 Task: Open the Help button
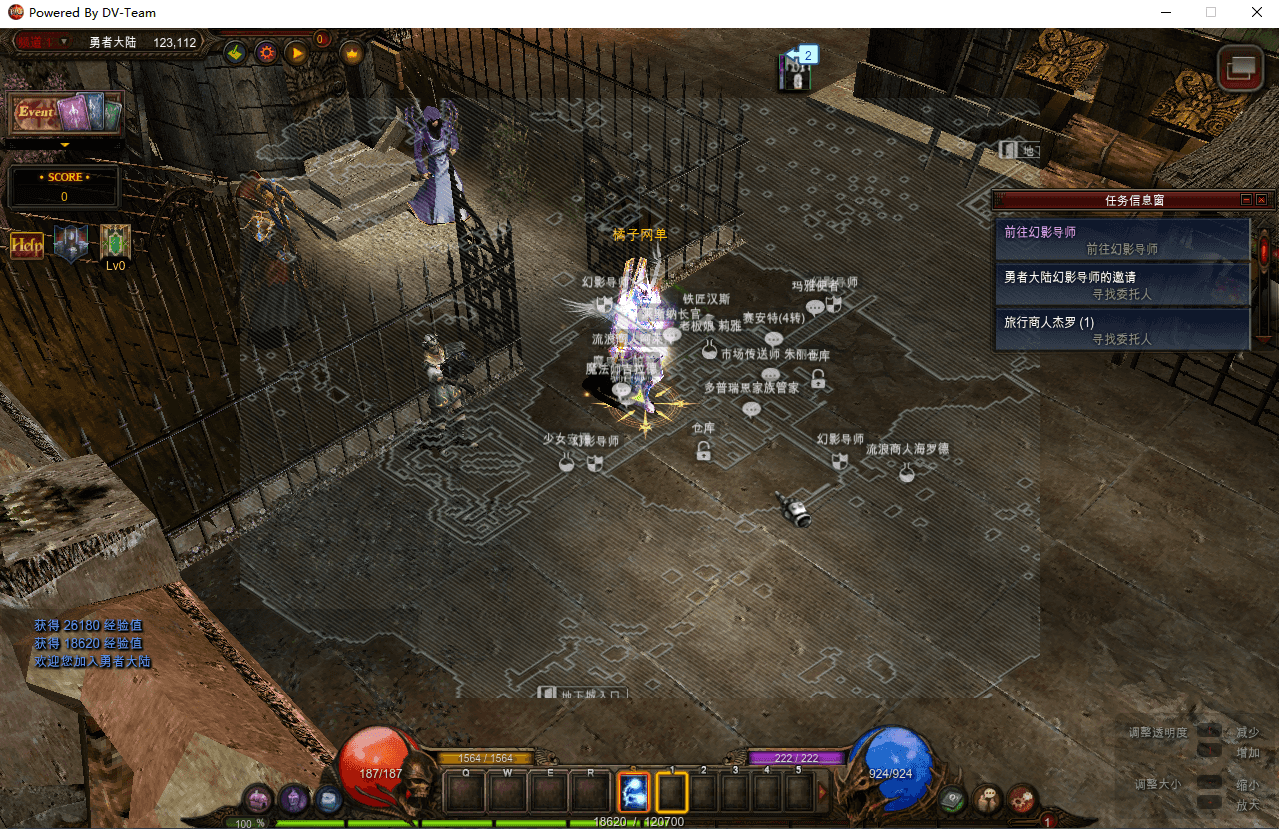tap(27, 245)
